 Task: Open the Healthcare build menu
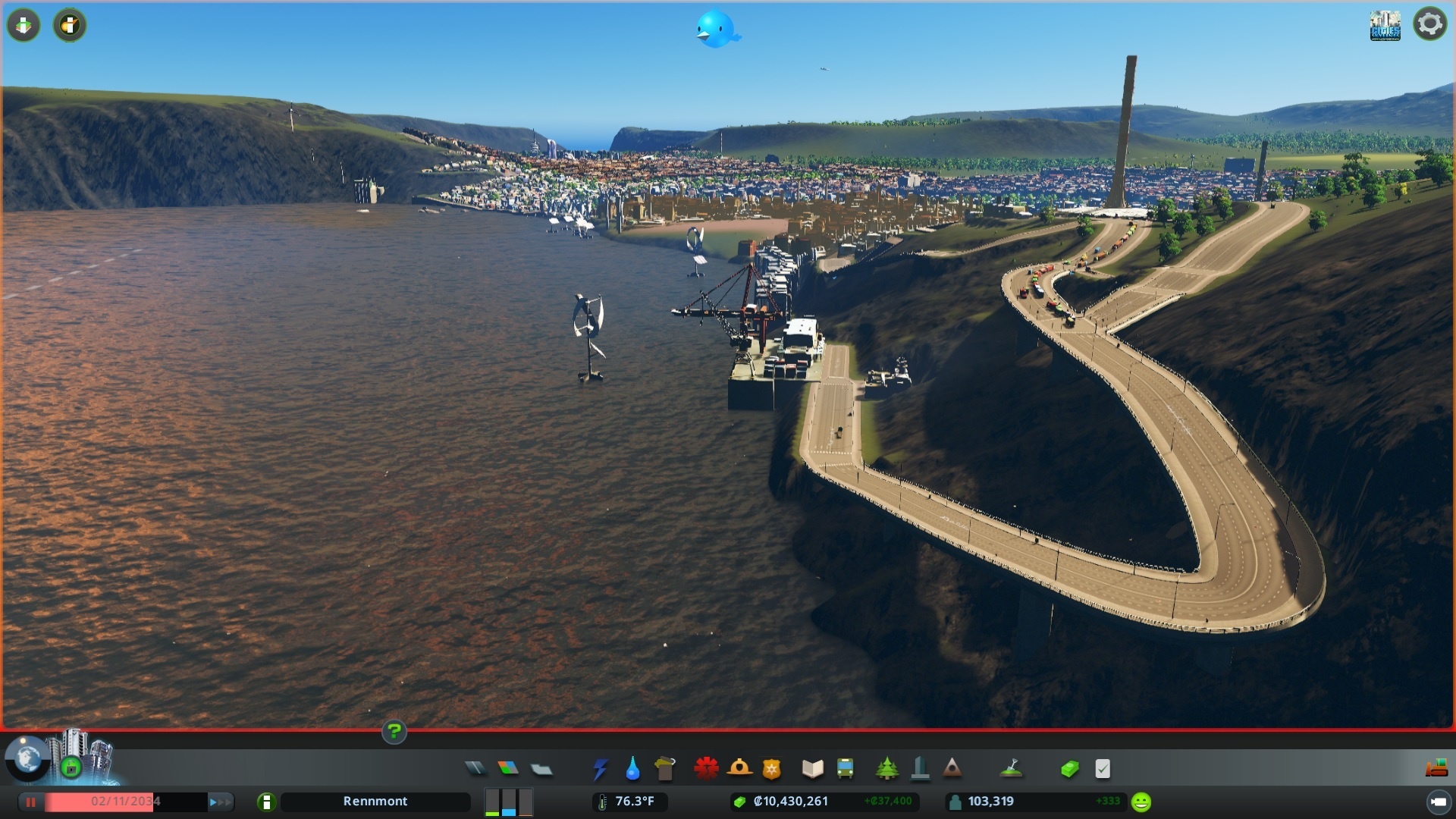(x=706, y=769)
